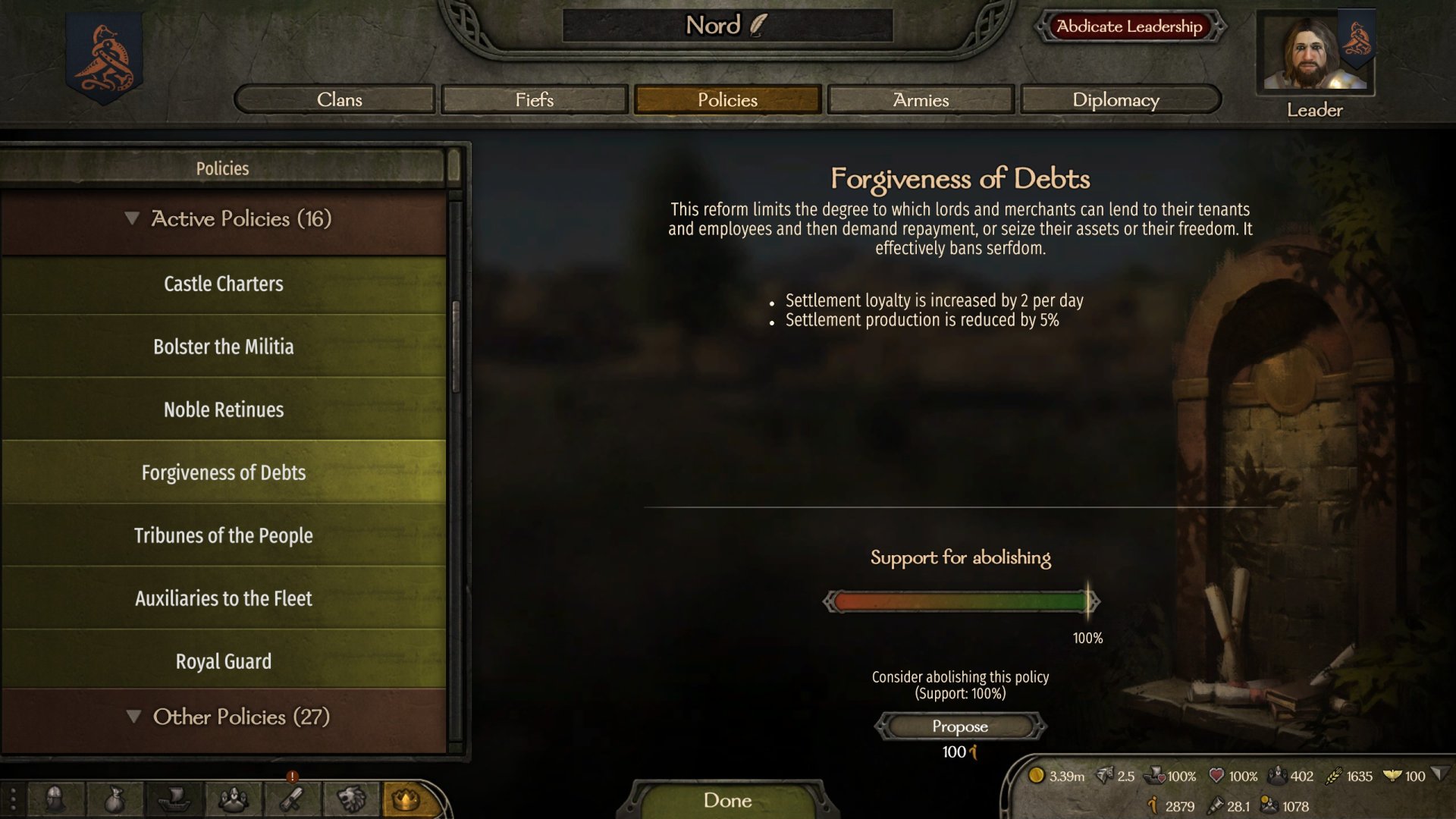Click the leader portrait
This screenshot has height=819, width=1456.
click(x=1314, y=53)
